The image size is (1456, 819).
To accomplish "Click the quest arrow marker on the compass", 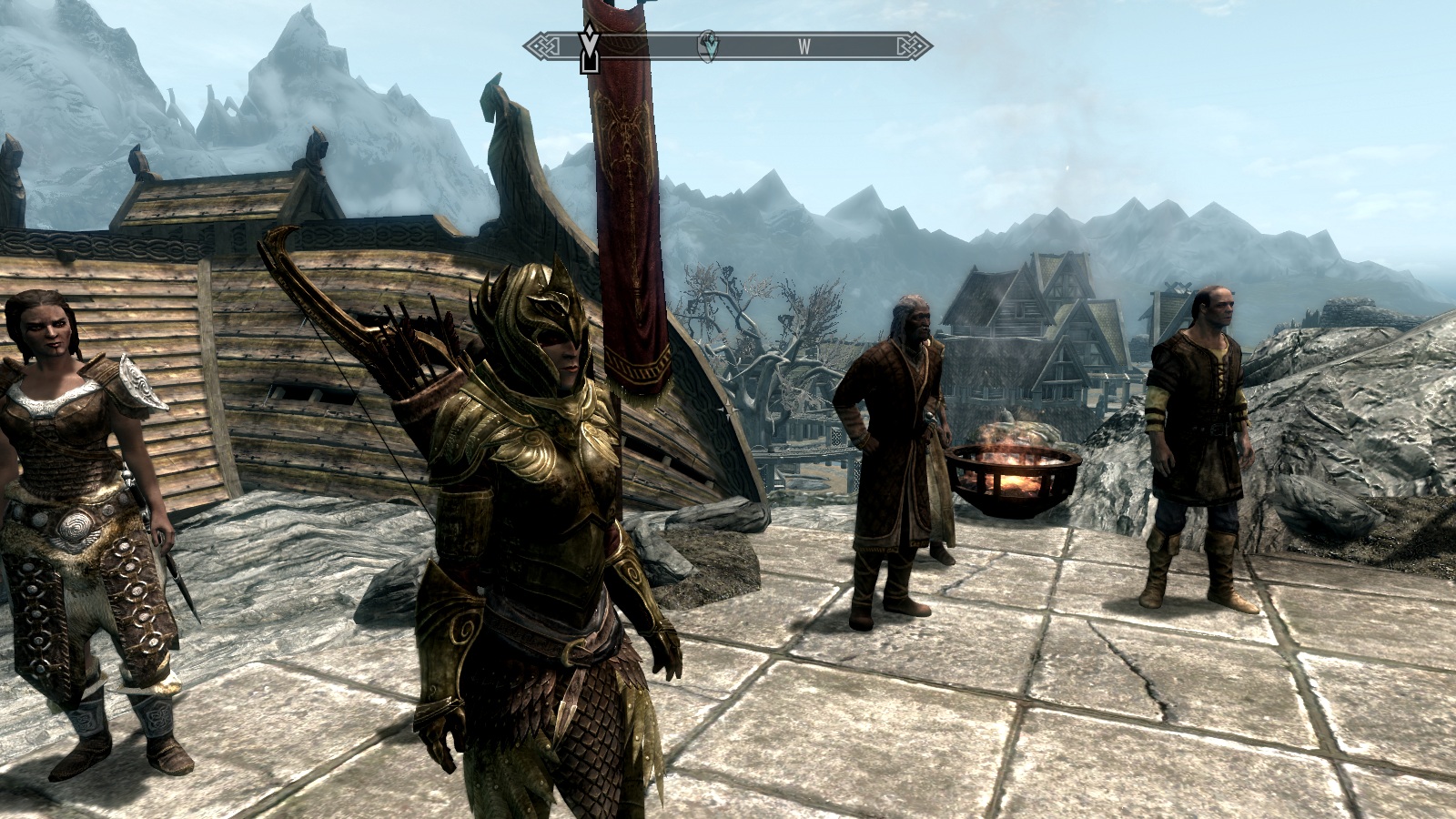I will [x=590, y=46].
